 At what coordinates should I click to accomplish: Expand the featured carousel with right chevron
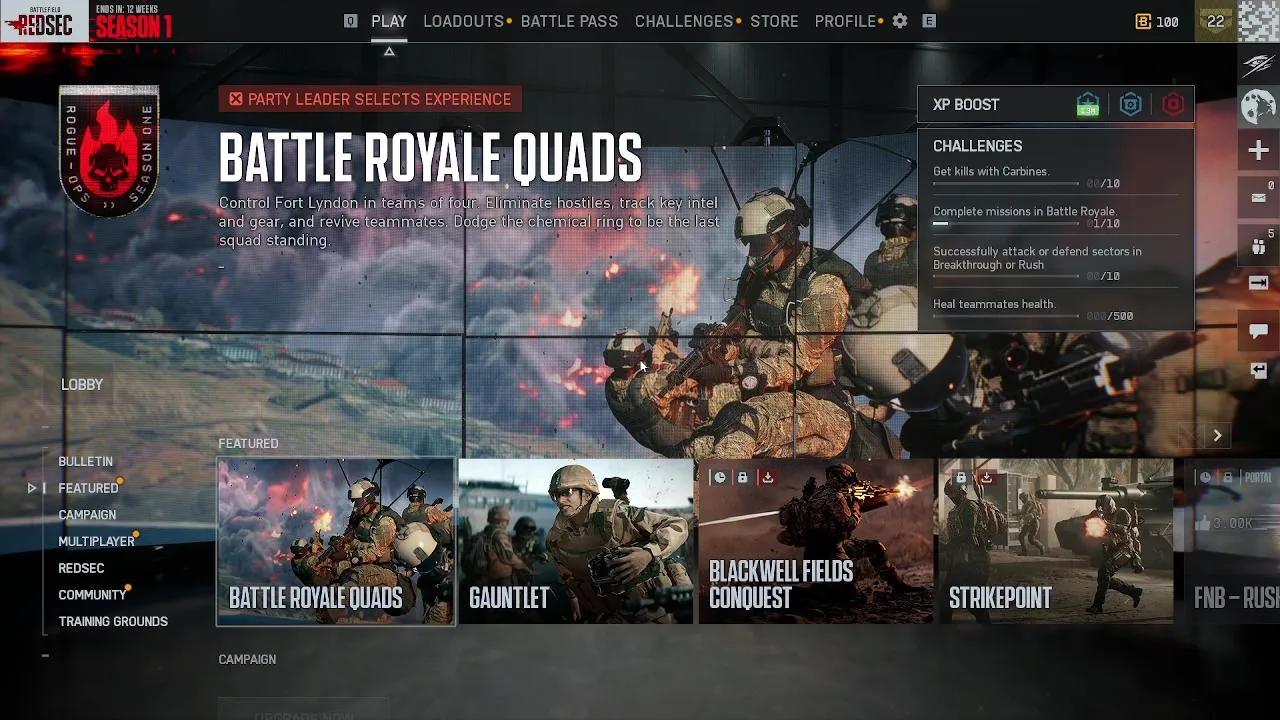click(1217, 435)
